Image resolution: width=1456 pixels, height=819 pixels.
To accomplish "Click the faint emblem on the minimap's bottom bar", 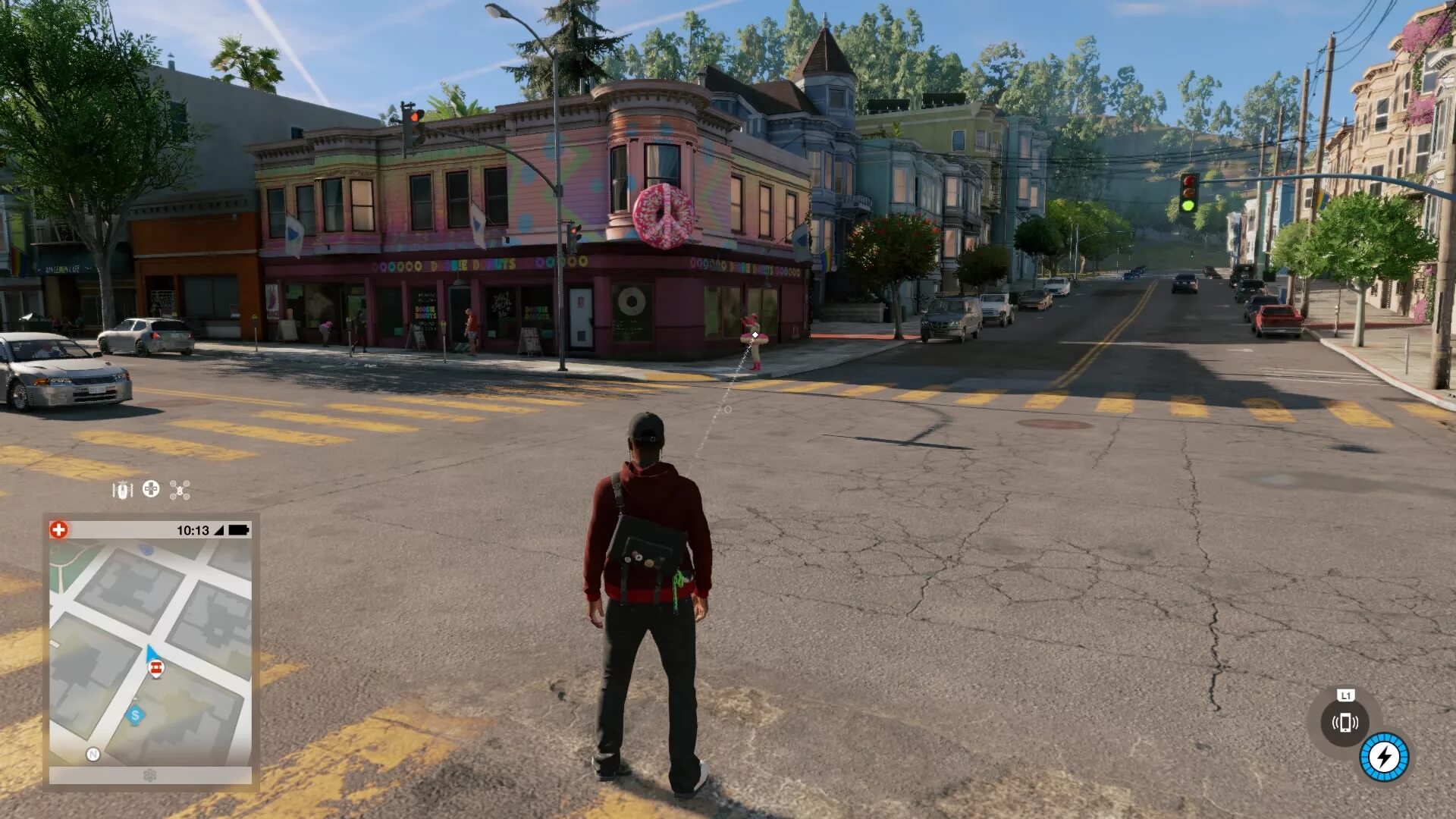I will tap(150, 775).
